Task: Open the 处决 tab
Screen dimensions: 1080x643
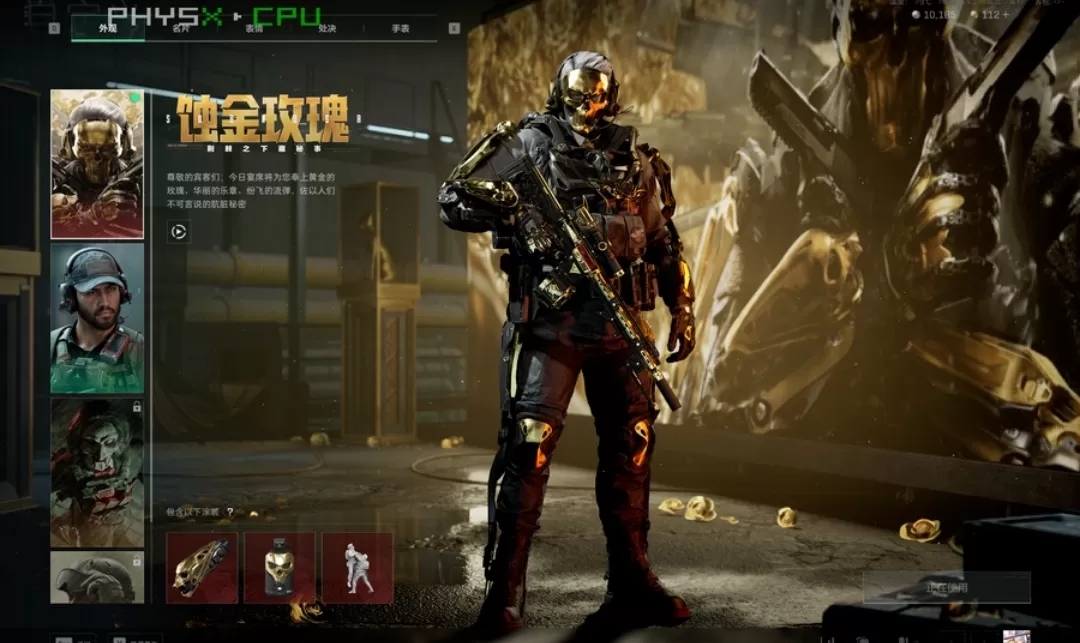Action: pyautogui.click(x=327, y=29)
